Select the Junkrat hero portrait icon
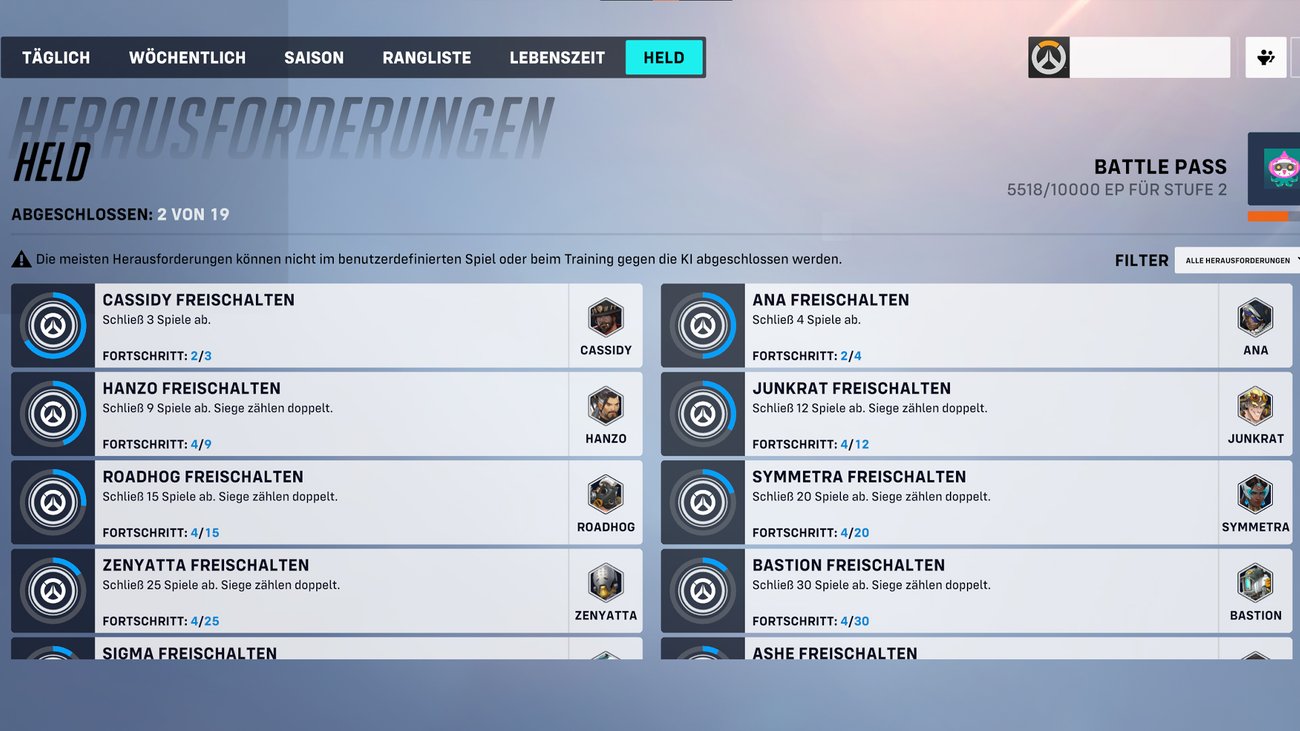Viewport: 1300px width, 731px height. [x=1255, y=403]
